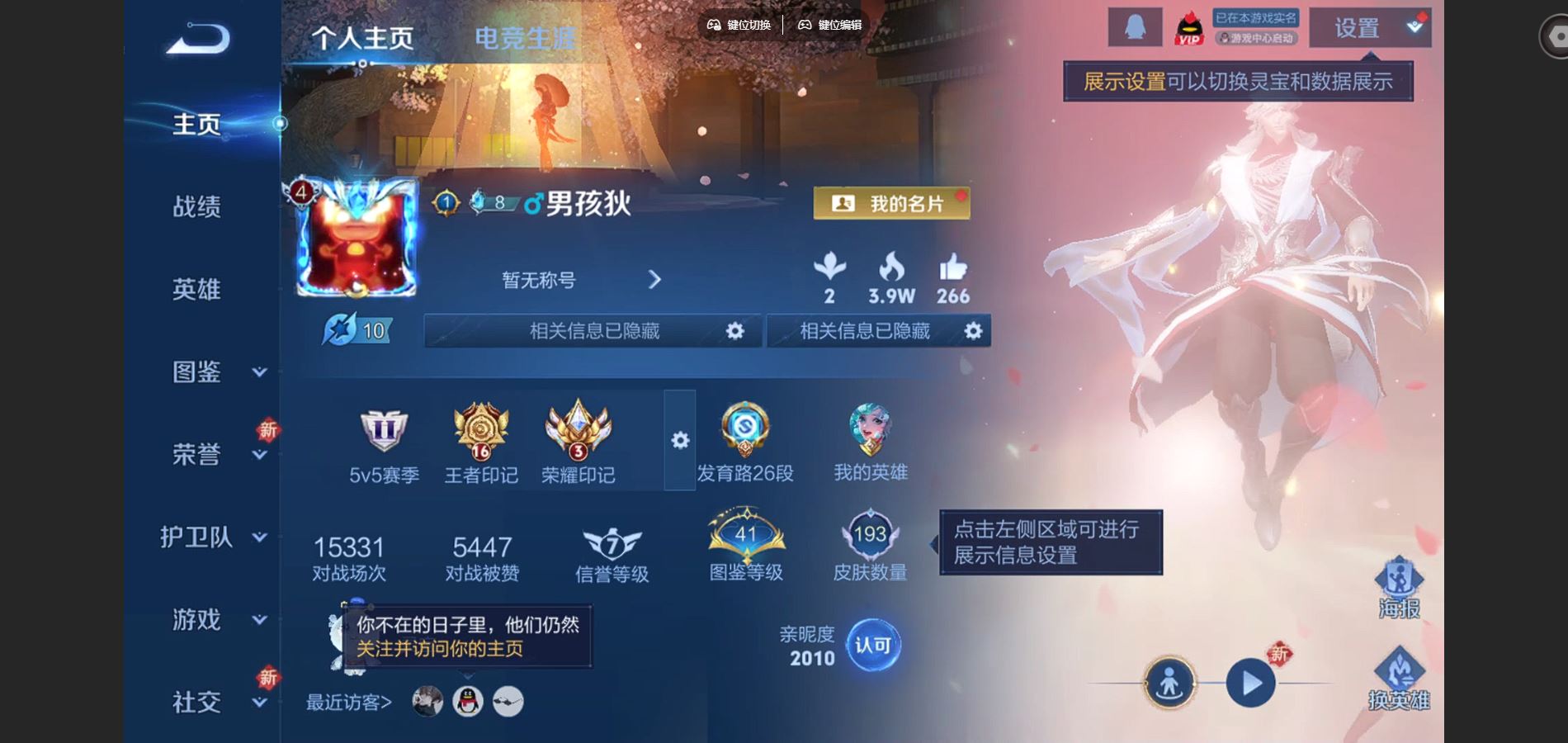Select 战绩 in the left menu
This screenshot has width=1568, height=743.
click(198, 207)
